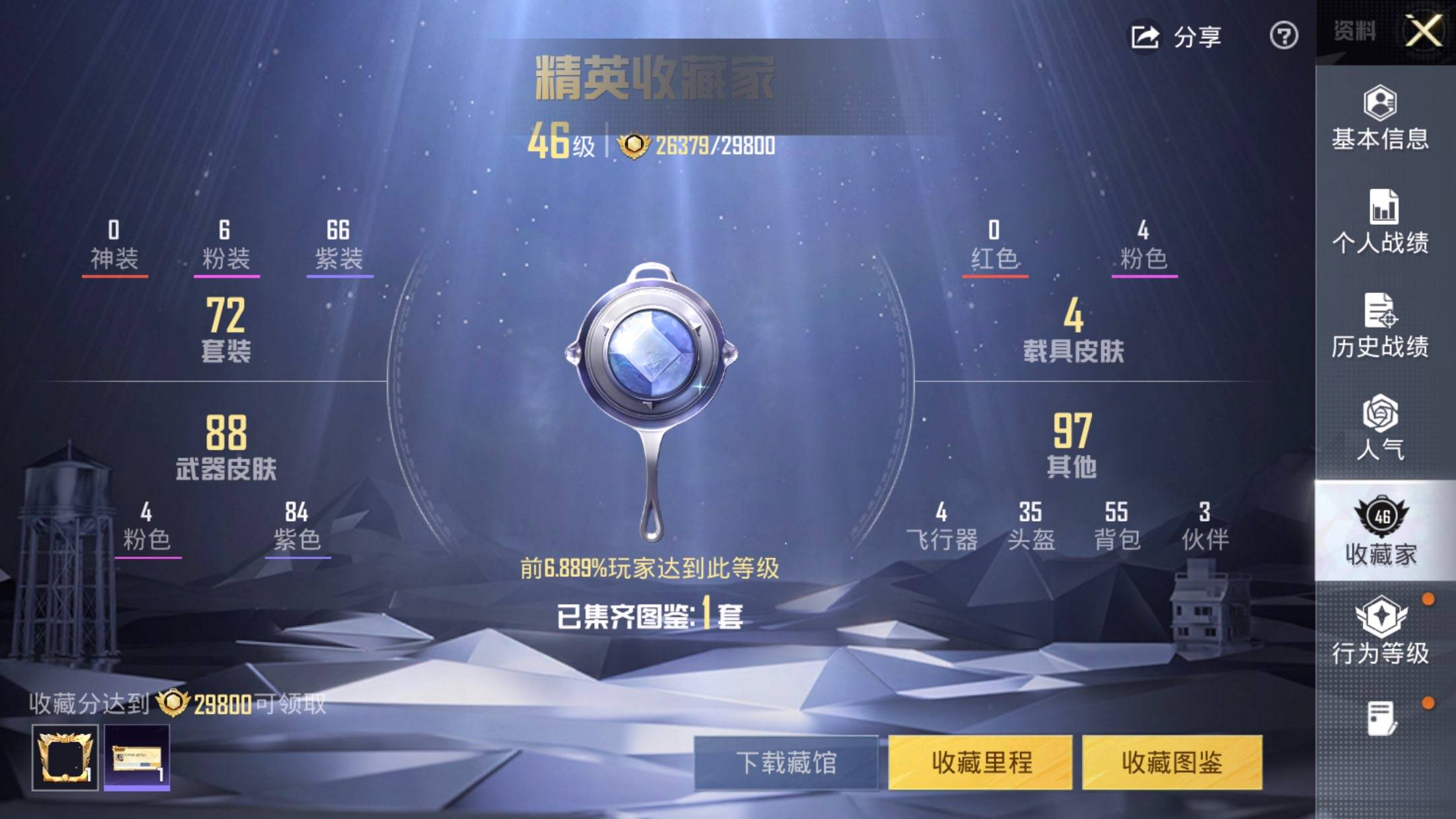The height and width of the screenshot is (819, 1456).
Task: Select the 人气 popularity tab
Action: (x=1380, y=429)
